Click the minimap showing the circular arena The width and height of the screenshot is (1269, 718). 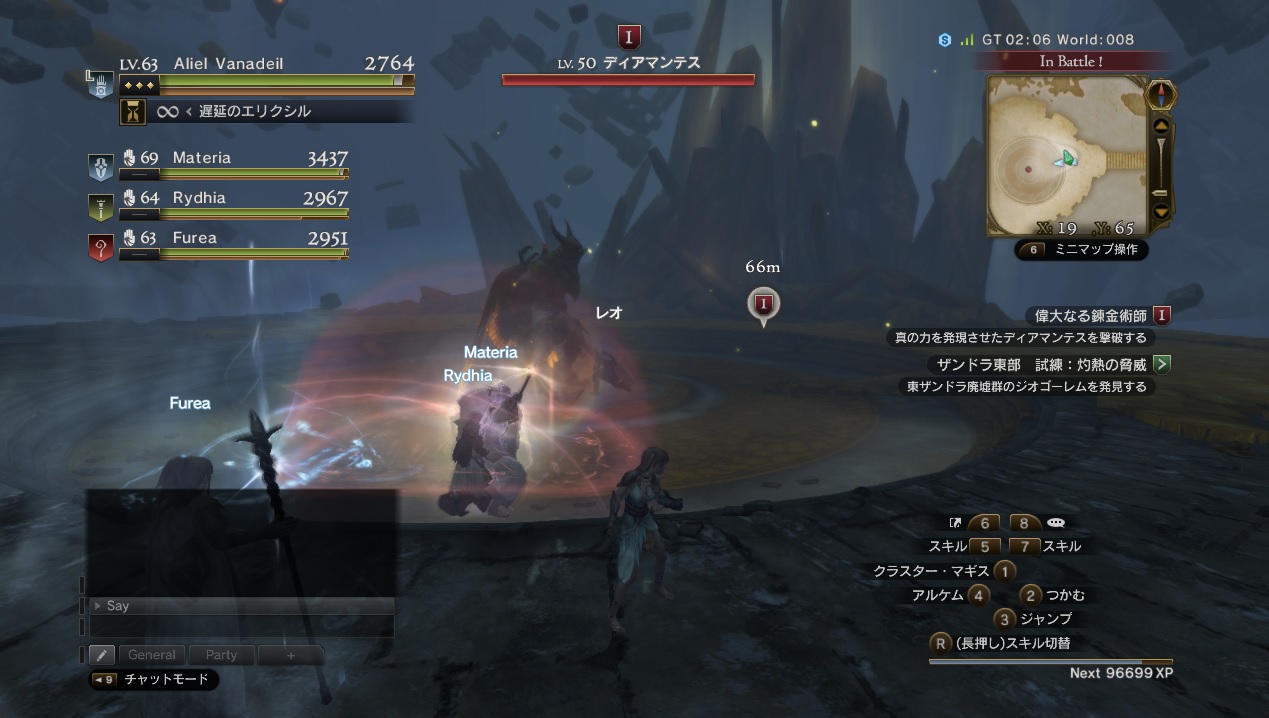click(x=1066, y=154)
